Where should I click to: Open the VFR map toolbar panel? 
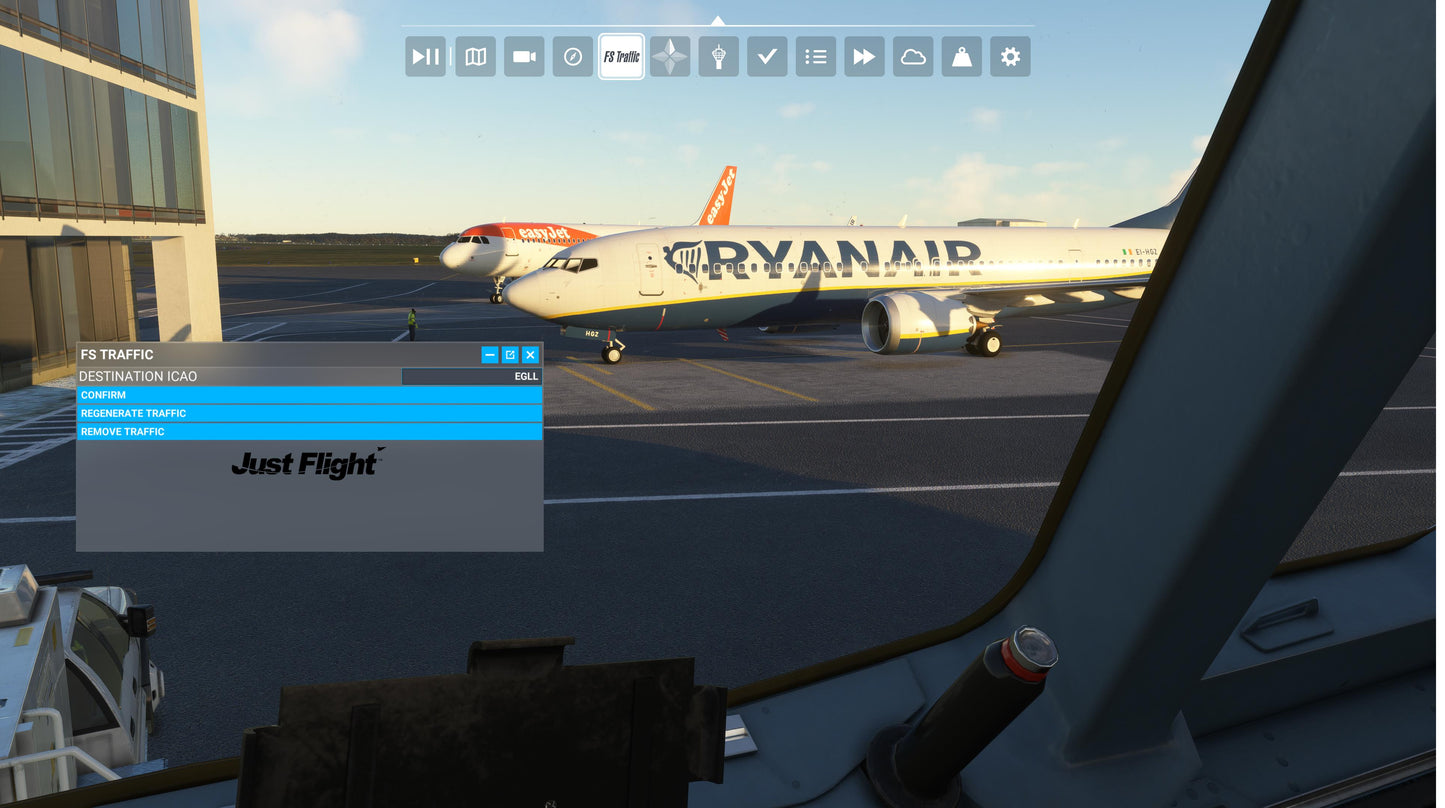[475, 57]
